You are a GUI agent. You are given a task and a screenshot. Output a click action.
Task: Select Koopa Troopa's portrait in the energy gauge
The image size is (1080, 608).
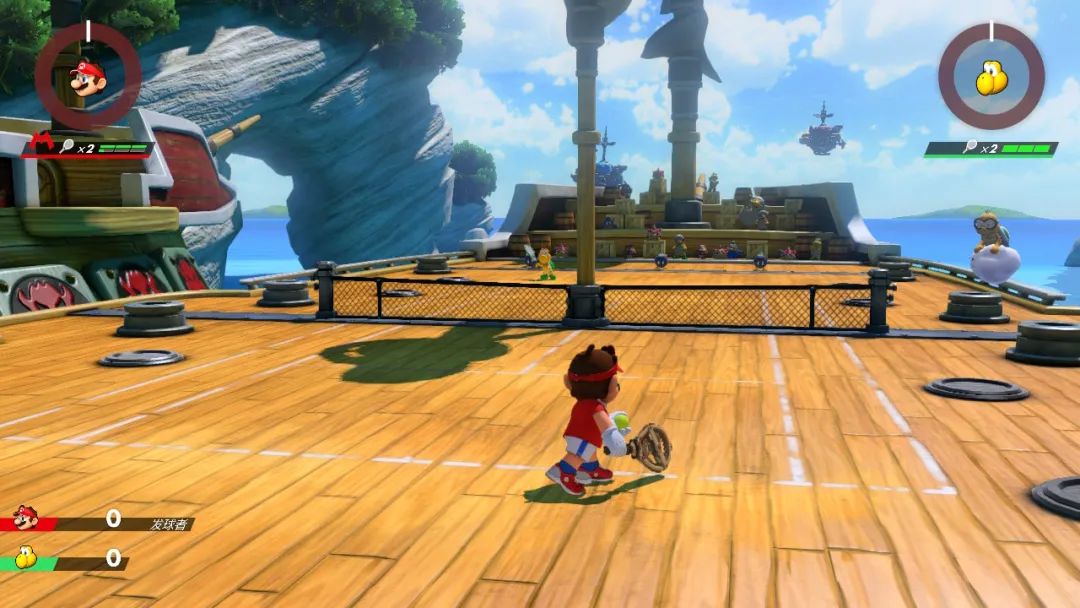coord(991,78)
